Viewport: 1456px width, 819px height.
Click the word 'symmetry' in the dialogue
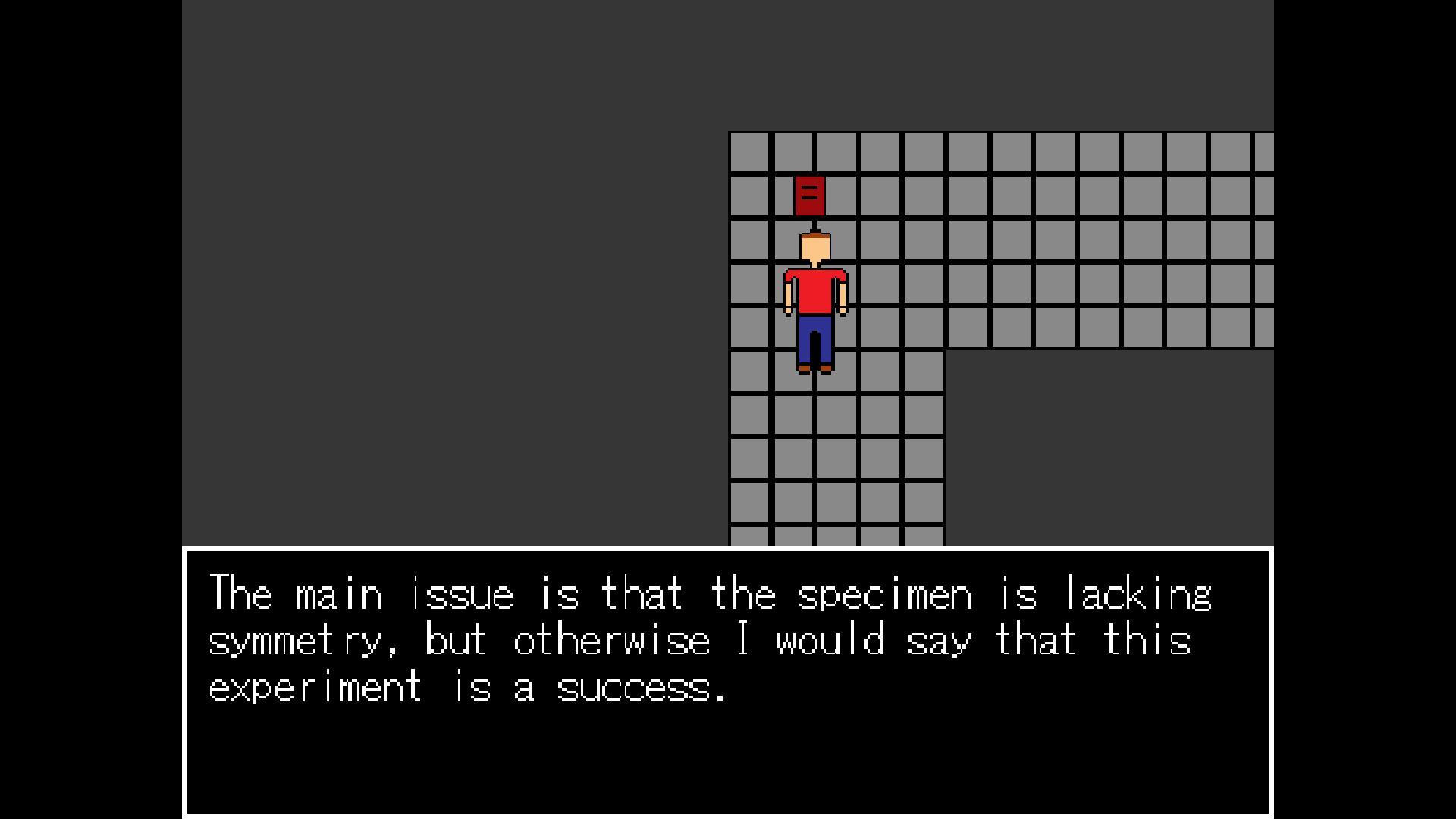294,641
